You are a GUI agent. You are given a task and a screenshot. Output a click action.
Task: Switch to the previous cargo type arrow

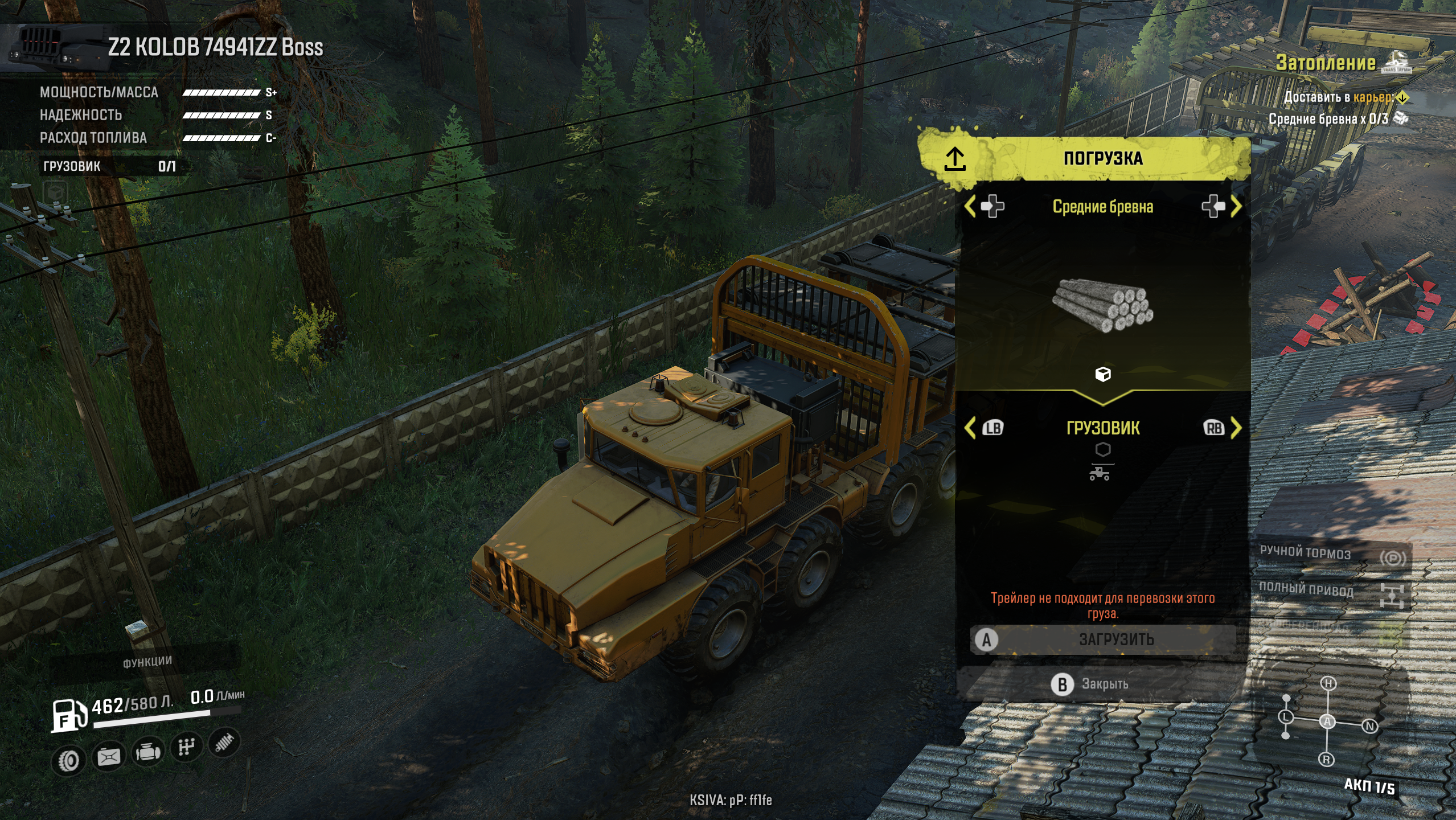(x=970, y=206)
